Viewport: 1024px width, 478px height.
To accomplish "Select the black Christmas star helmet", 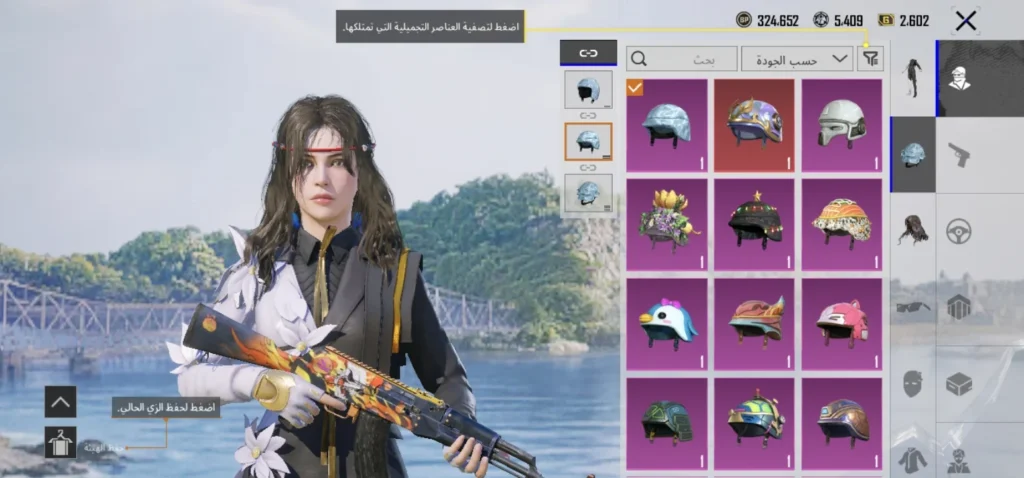I will [x=755, y=223].
